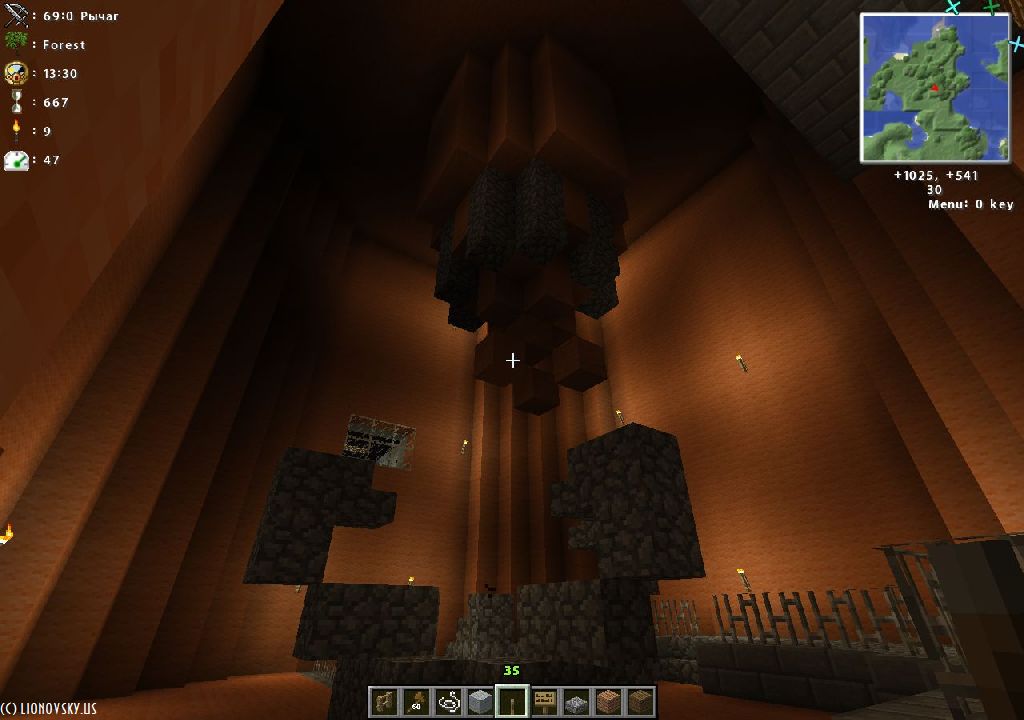Image resolution: width=1024 pixels, height=720 pixels.
Task: Click the minimap showing the green island
Action: click(935, 88)
